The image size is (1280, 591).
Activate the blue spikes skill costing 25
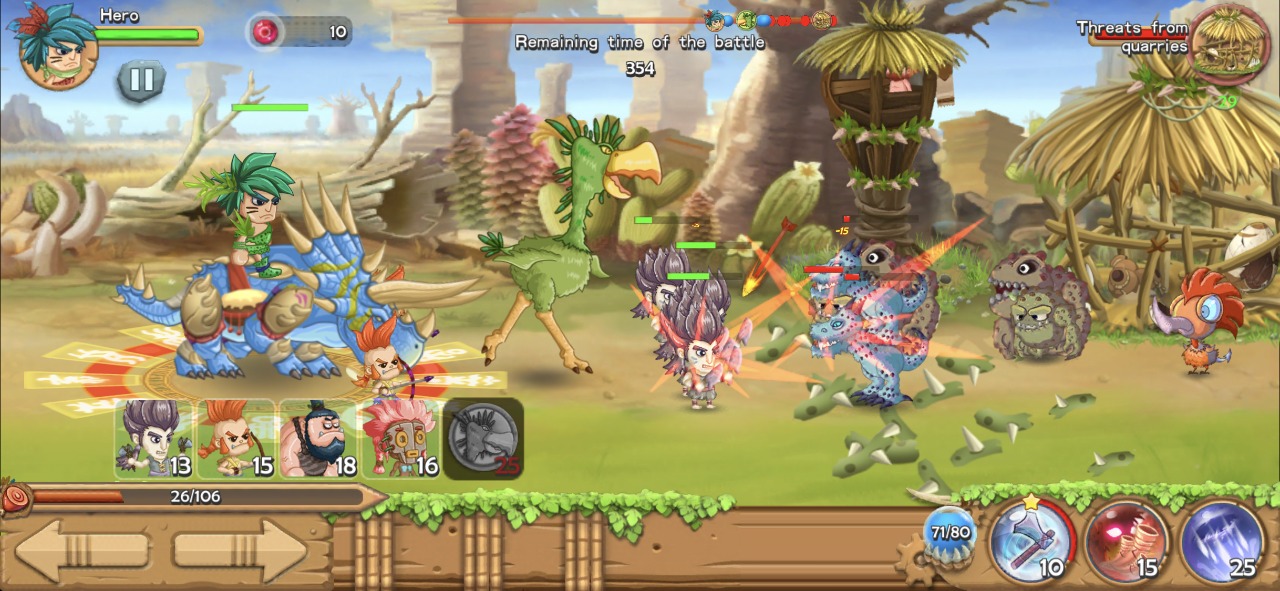pyautogui.click(x=1221, y=542)
